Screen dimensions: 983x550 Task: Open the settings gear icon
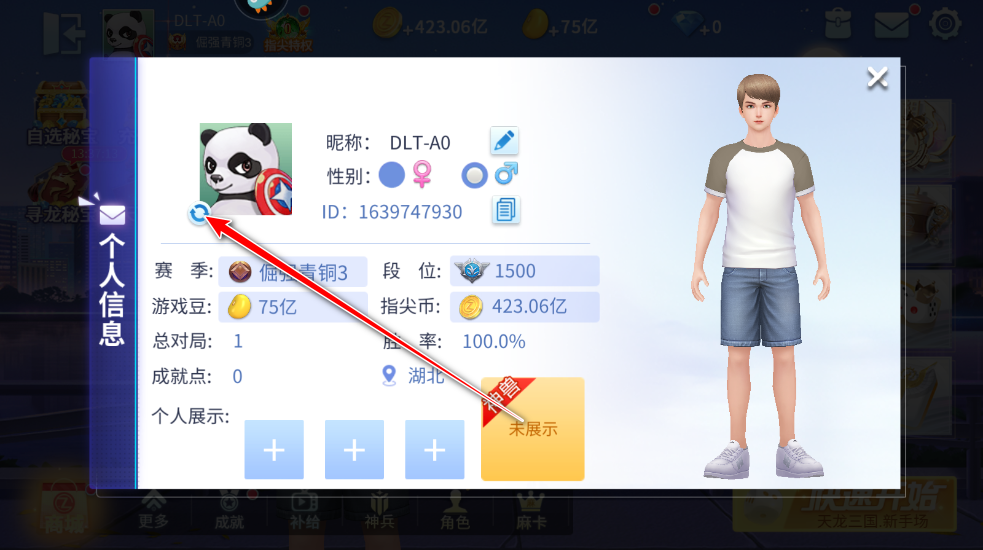945,23
